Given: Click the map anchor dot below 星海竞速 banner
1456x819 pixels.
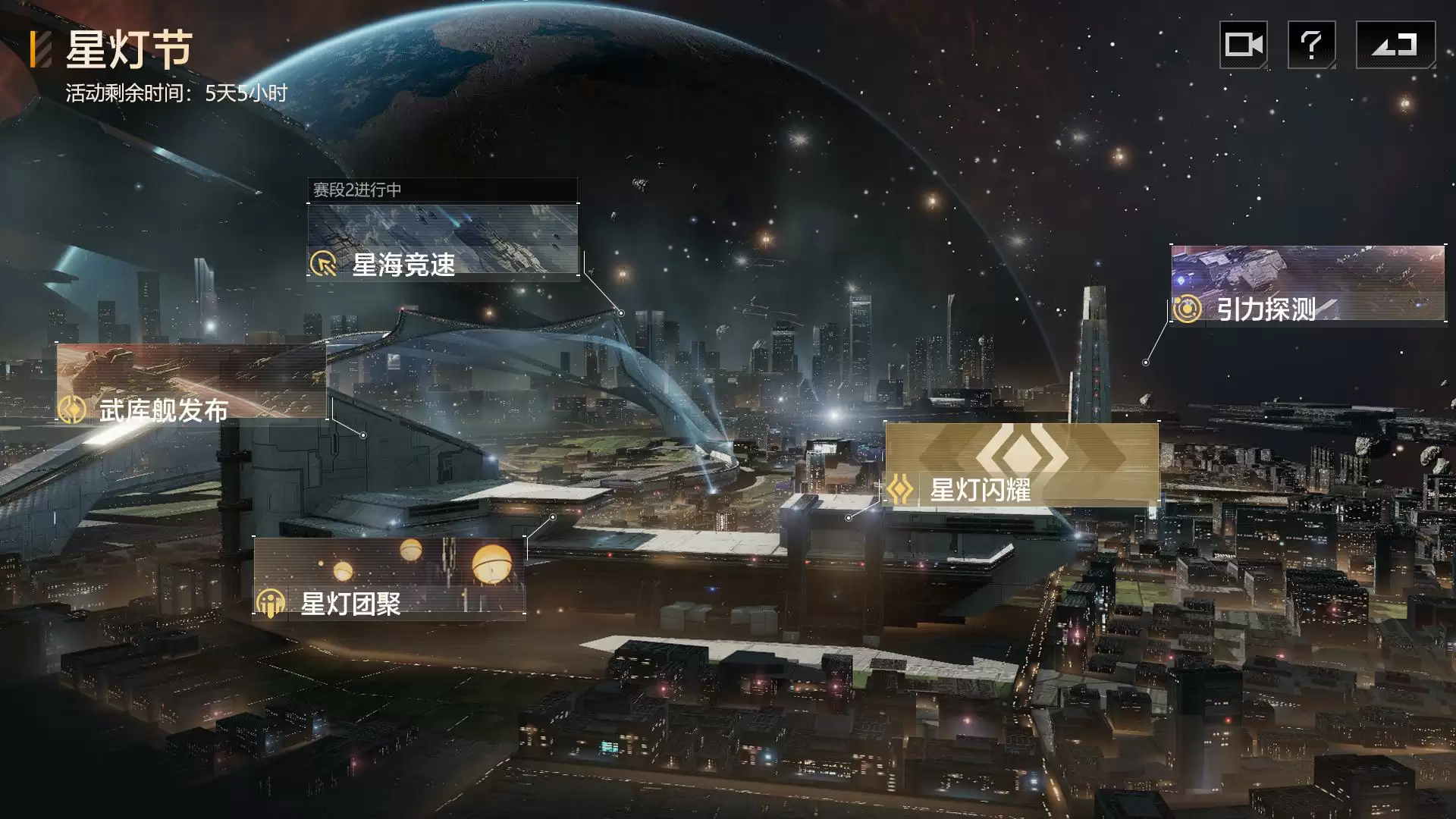Looking at the screenshot, I should pos(622,312).
